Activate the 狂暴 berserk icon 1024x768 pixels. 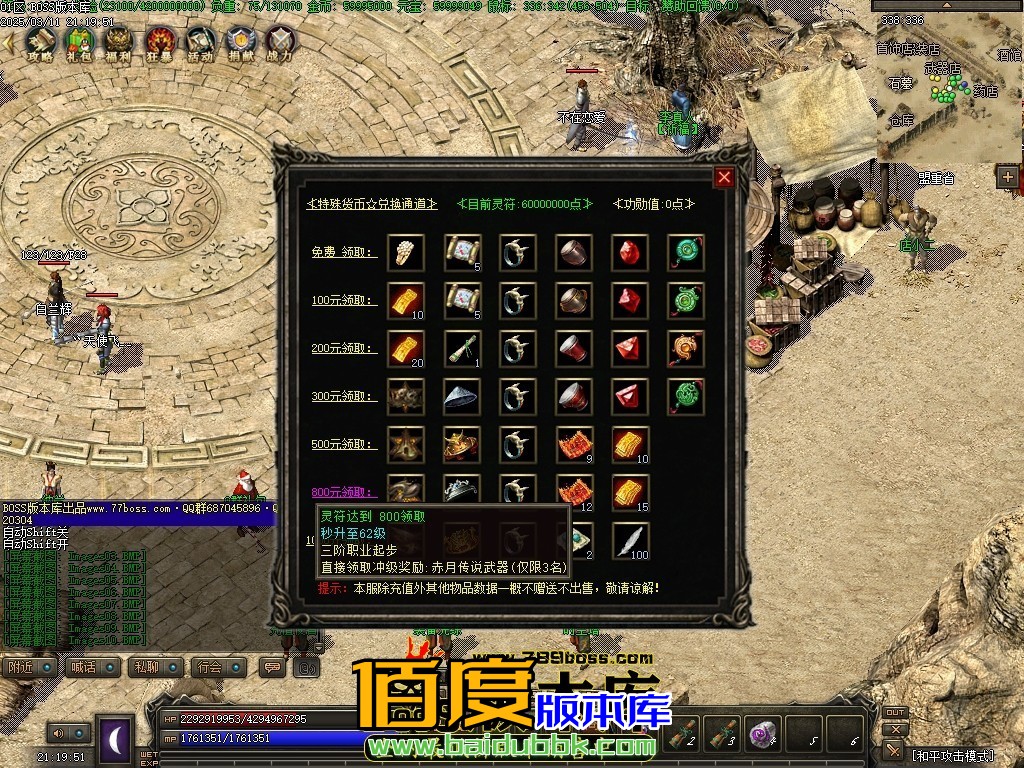pos(160,42)
